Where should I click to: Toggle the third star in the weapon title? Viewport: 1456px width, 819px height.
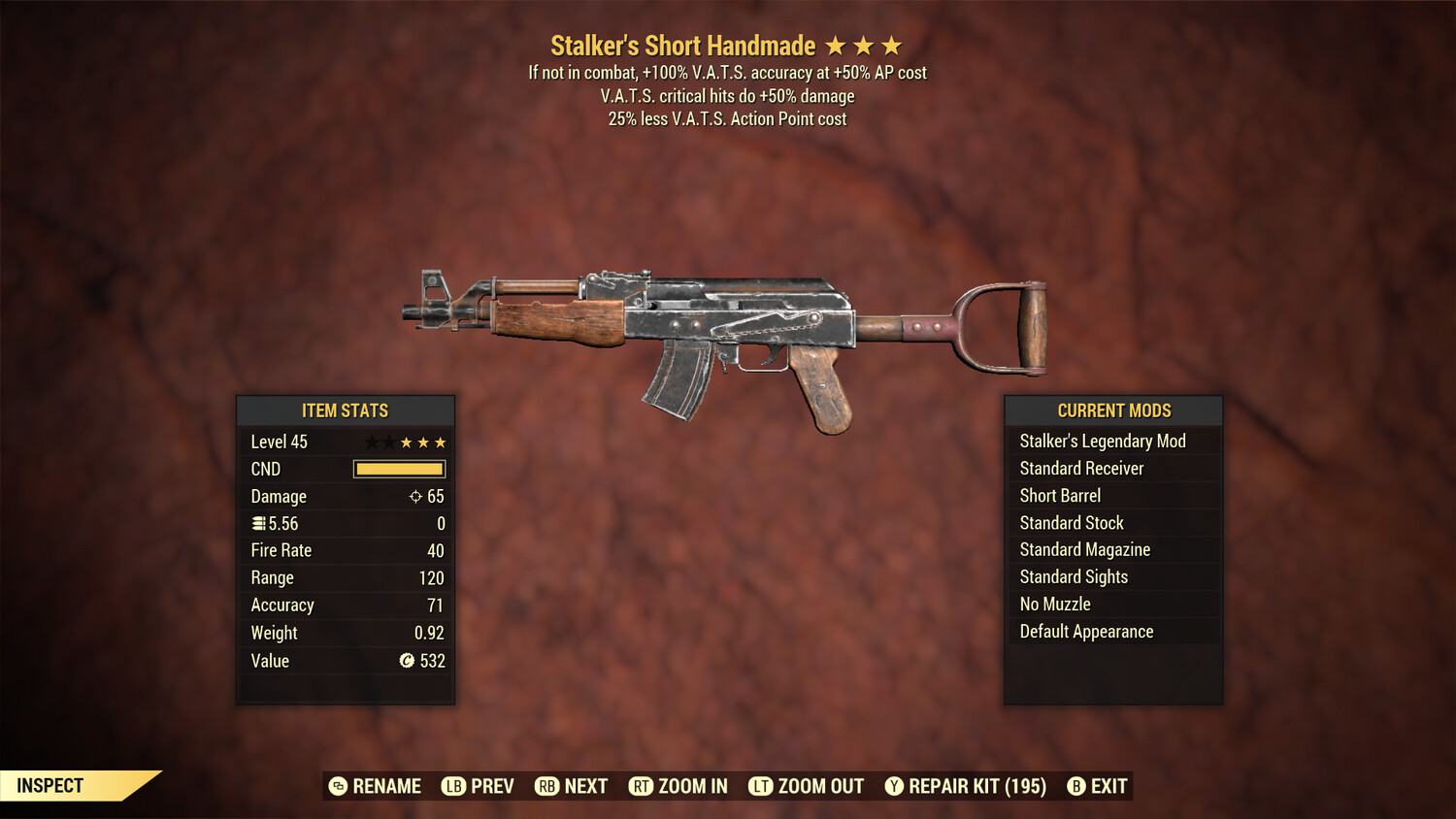tap(892, 45)
